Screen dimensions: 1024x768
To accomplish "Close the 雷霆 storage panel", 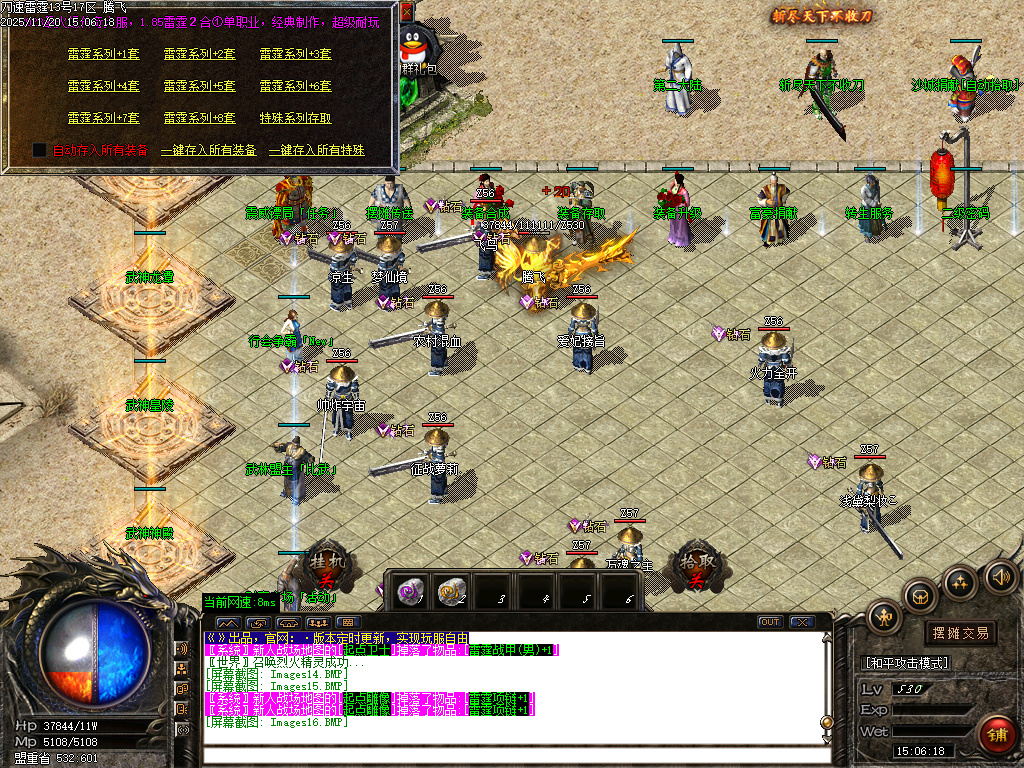I will [x=407, y=11].
